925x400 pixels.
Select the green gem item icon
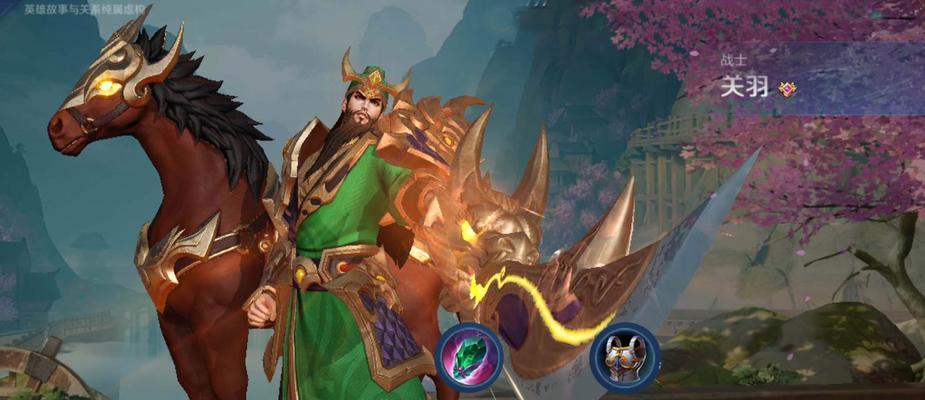[469, 357]
